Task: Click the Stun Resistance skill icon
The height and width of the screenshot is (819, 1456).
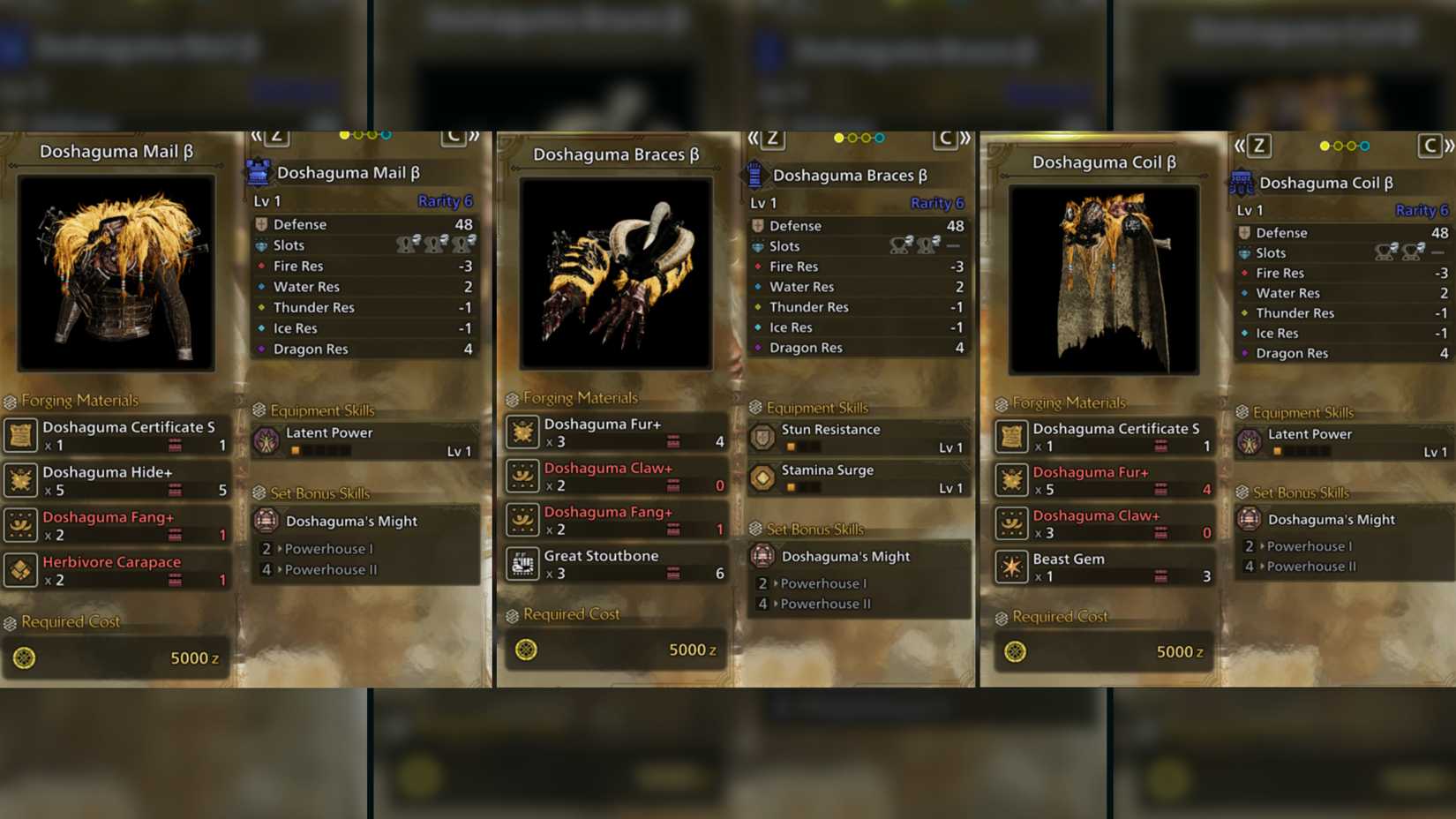Action: (761, 436)
